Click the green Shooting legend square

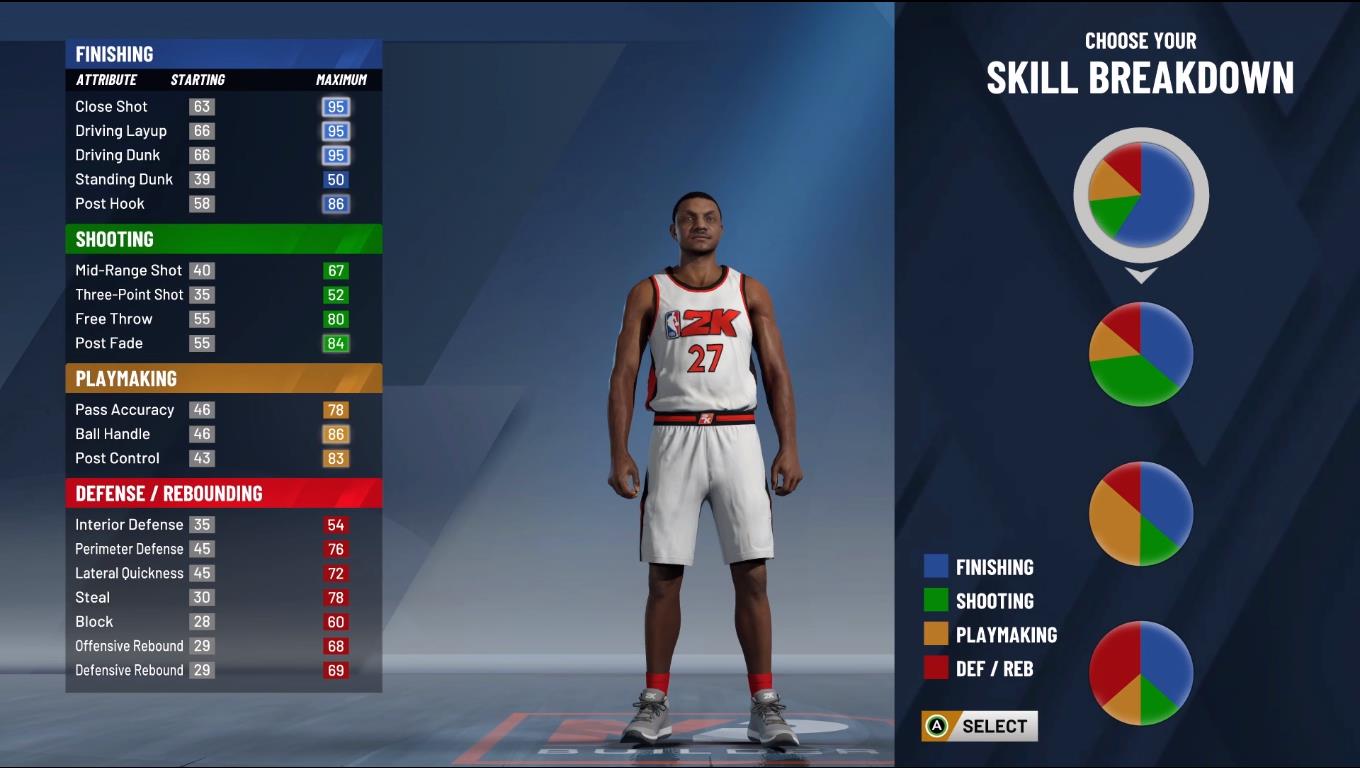click(937, 601)
